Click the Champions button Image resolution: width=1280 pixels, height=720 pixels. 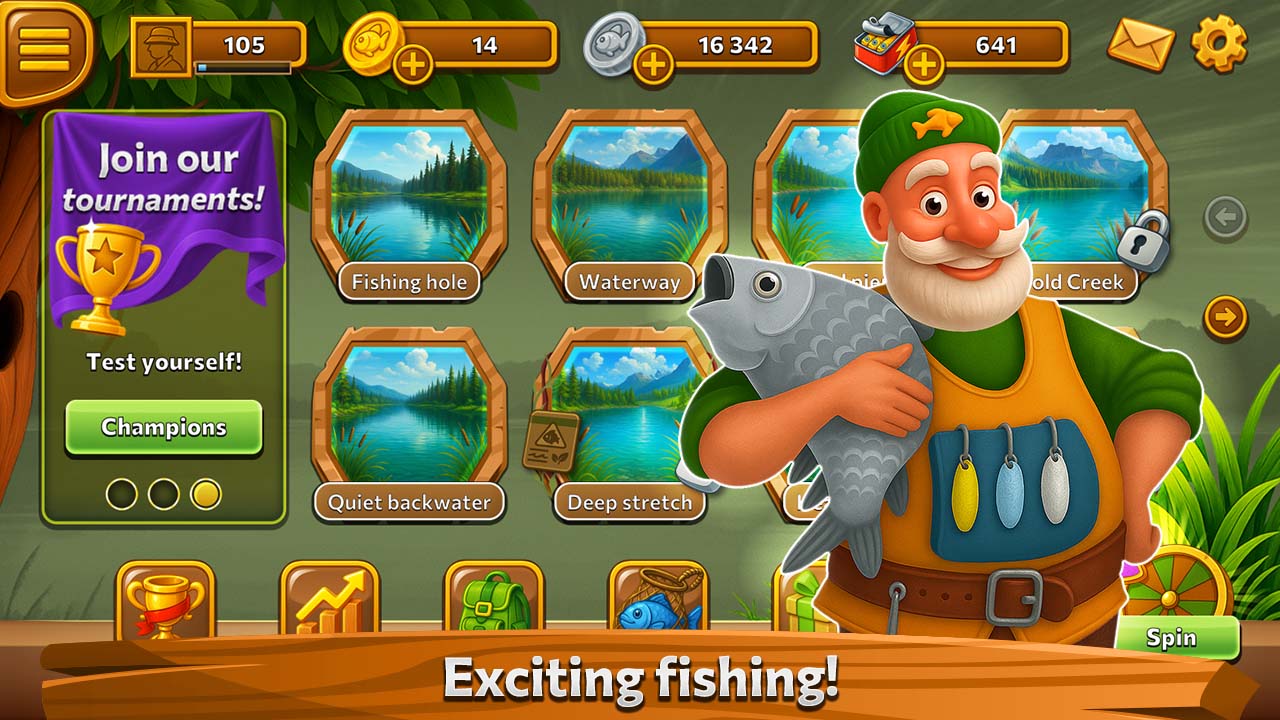click(164, 427)
